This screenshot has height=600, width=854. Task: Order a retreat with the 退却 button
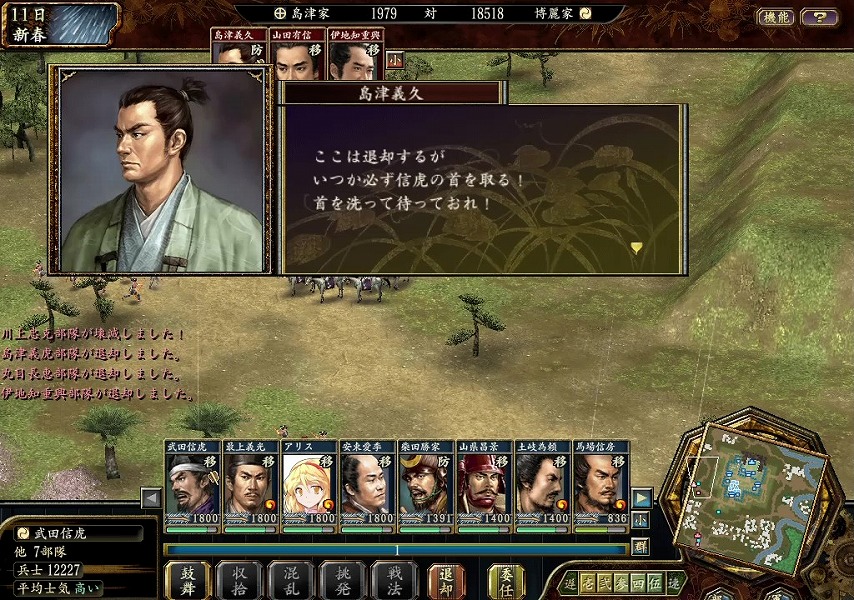pos(446,579)
